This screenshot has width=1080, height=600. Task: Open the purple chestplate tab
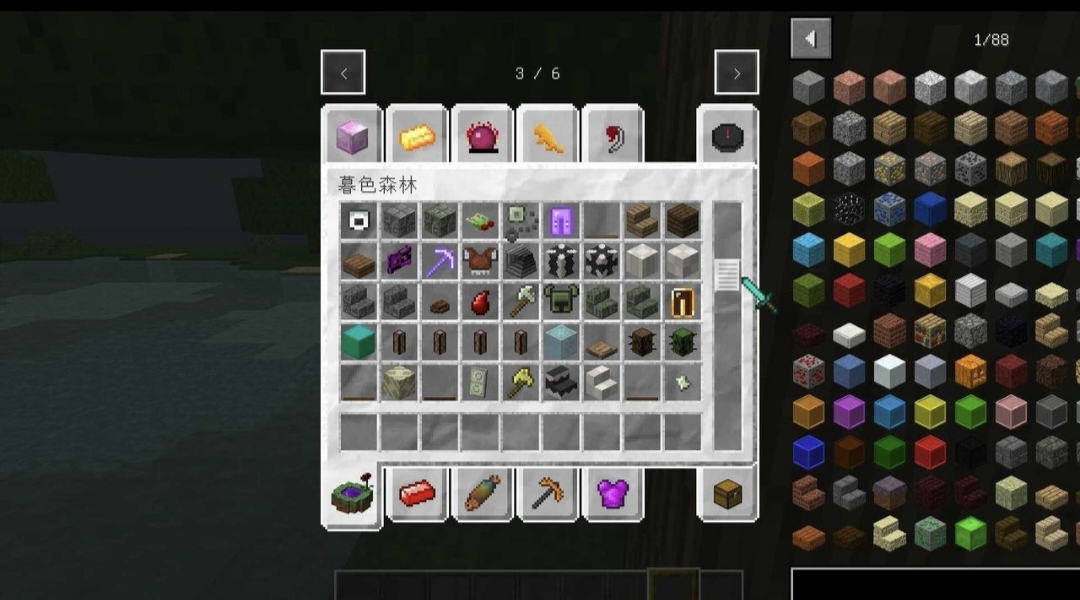(611, 494)
